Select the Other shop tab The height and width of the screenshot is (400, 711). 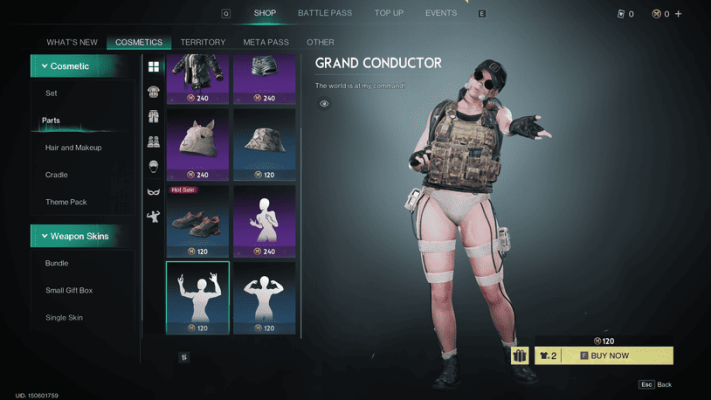pos(320,42)
